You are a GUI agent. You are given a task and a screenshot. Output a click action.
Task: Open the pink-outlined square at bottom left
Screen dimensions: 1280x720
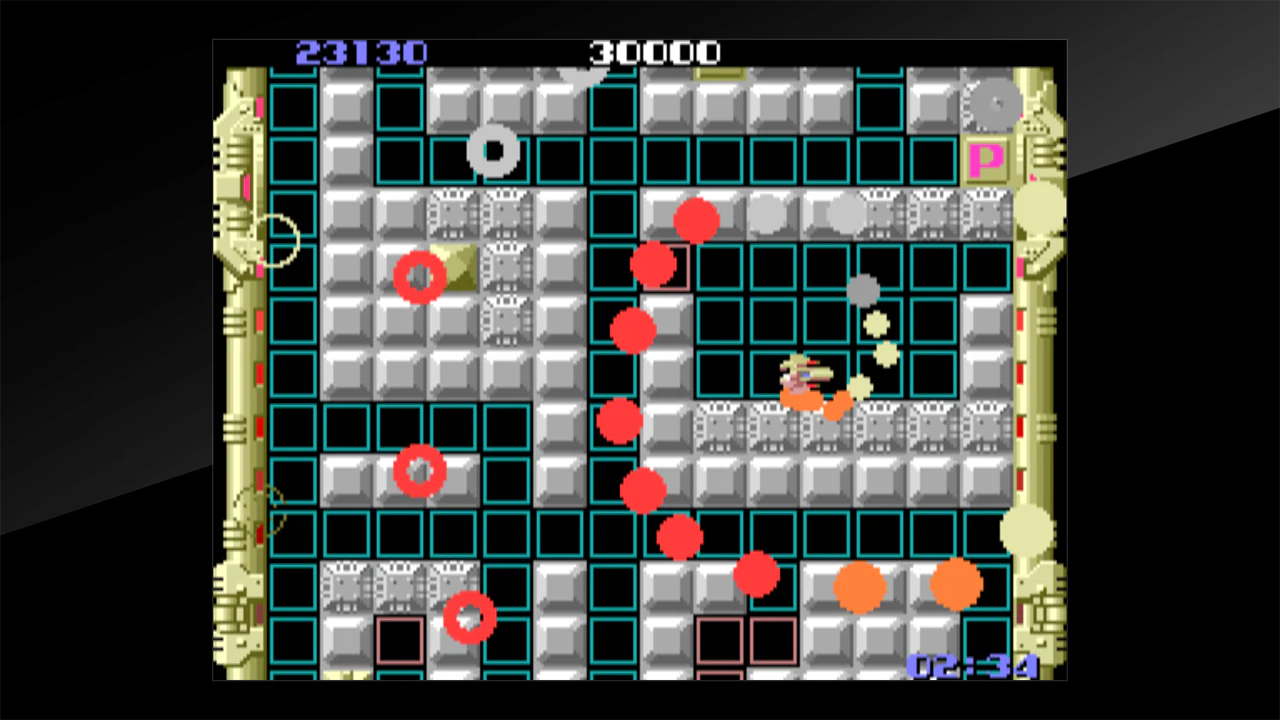click(400, 641)
